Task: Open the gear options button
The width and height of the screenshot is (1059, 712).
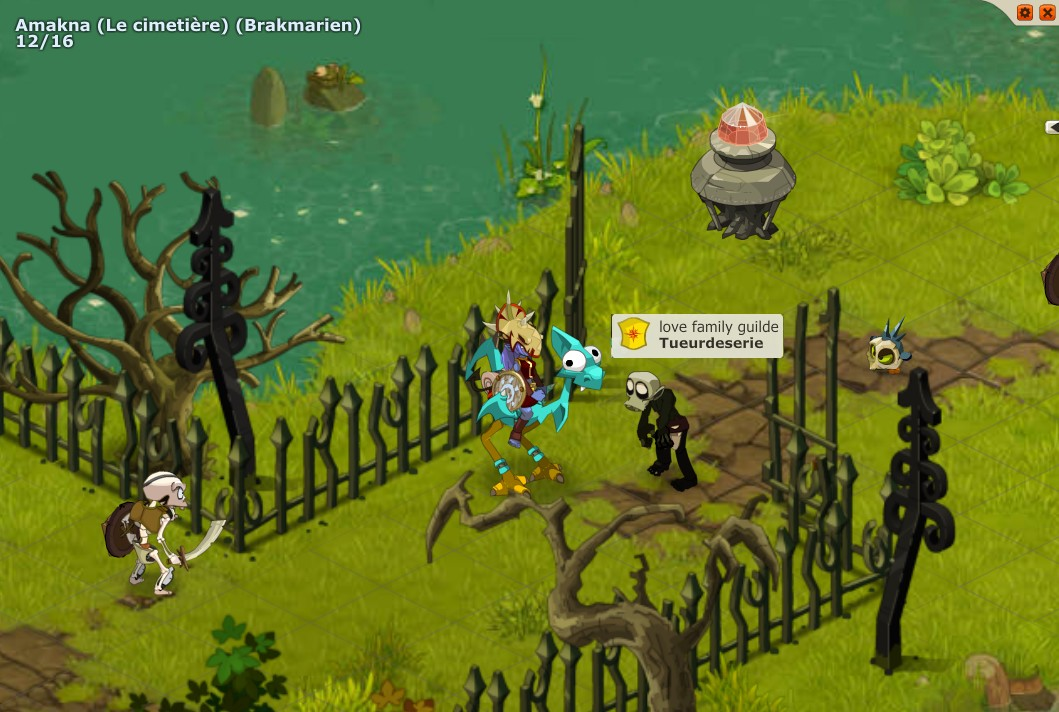Action: click(1024, 13)
